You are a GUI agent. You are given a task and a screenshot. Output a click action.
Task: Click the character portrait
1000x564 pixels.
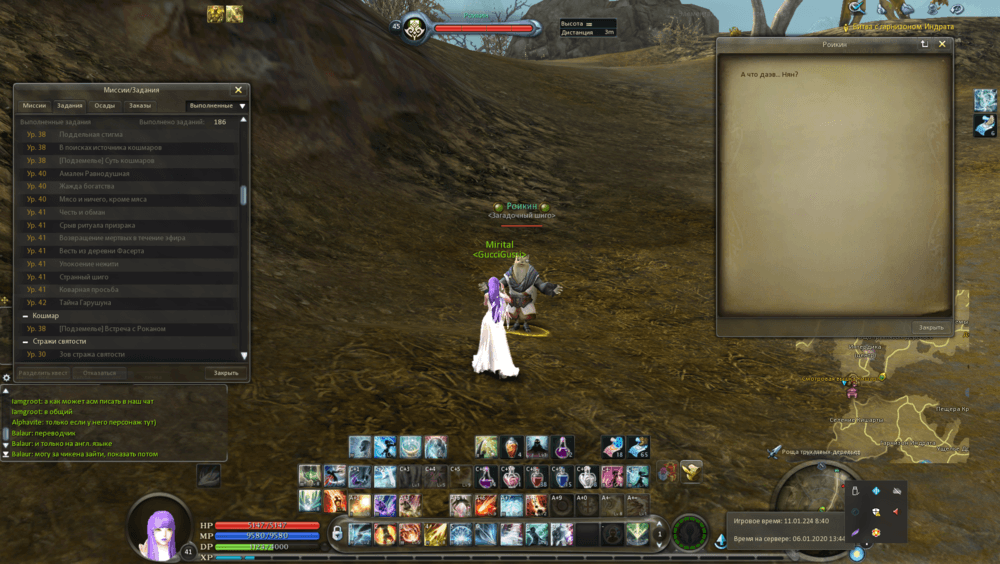point(160,528)
